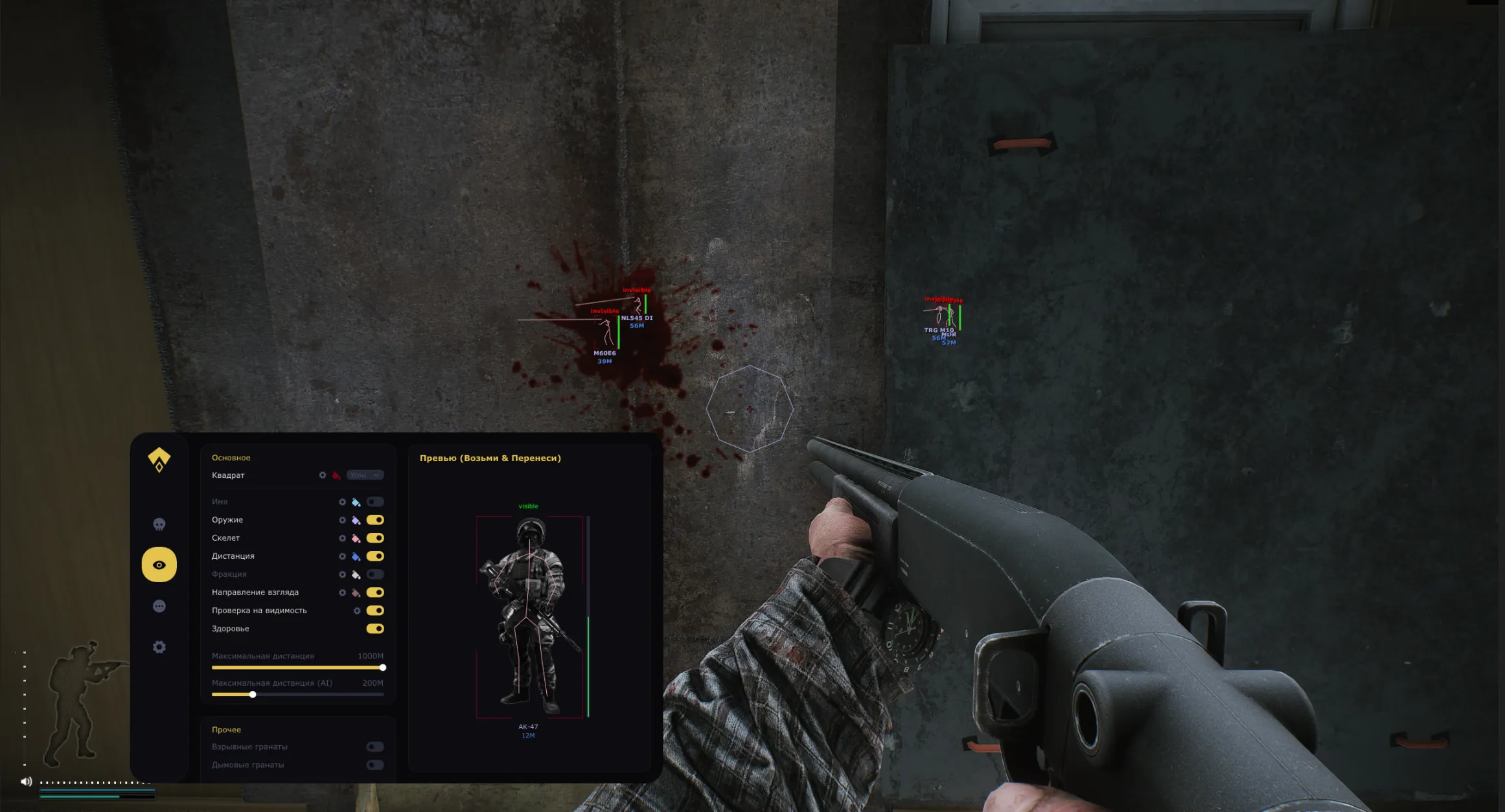The width and height of the screenshot is (1505, 812).
Task: Click the speaker icon in bottom-left corner
Action: pos(26,781)
